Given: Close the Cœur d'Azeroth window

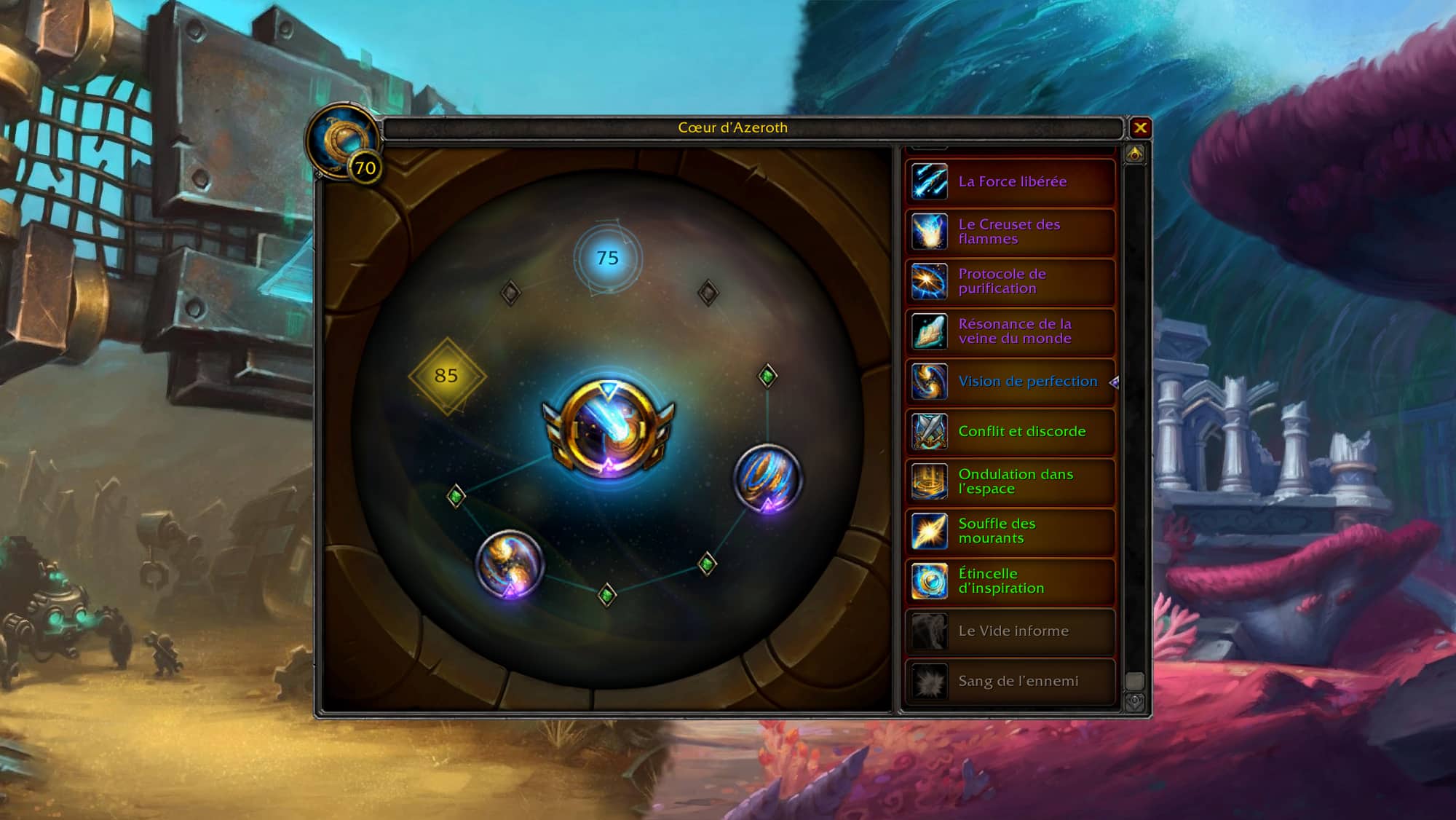Looking at the screenshot, I should [1140, 128].
